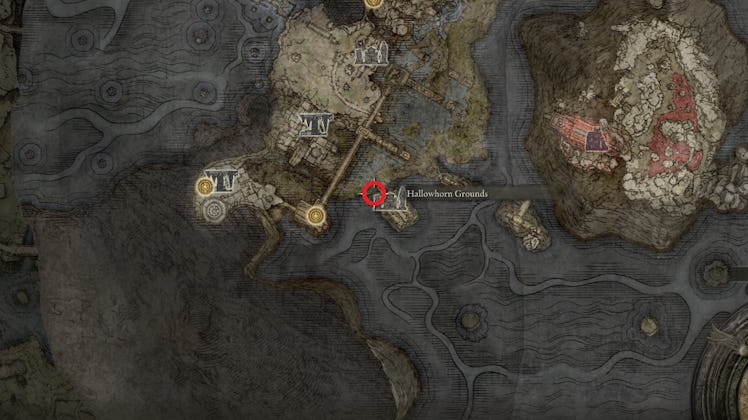The height and width of the screenshot is (420, 748).
Task: Choose the golden grace at the bridge's southern end
Action: coord(317,214)
